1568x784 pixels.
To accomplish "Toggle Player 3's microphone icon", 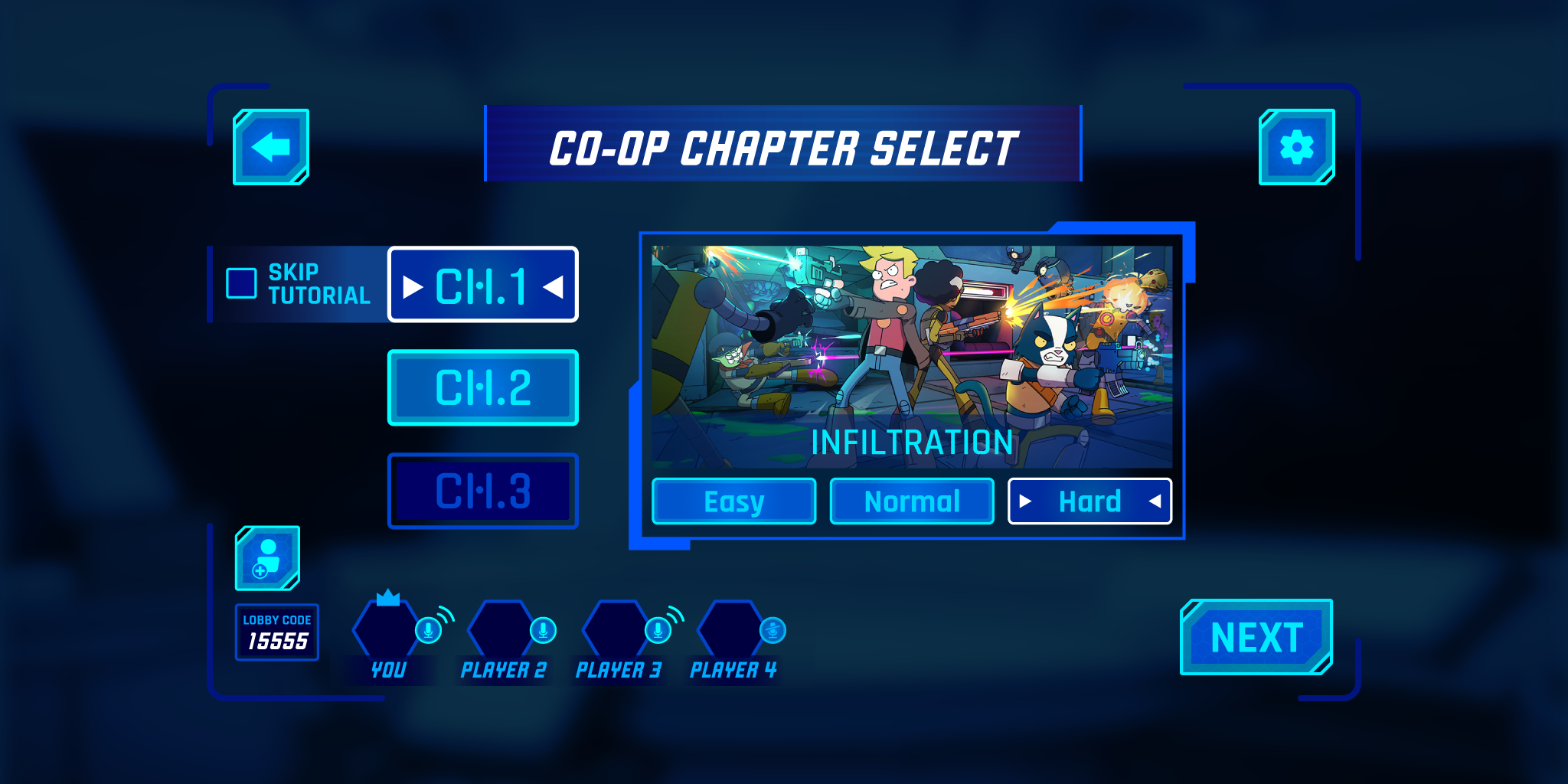I will [658, 630].
